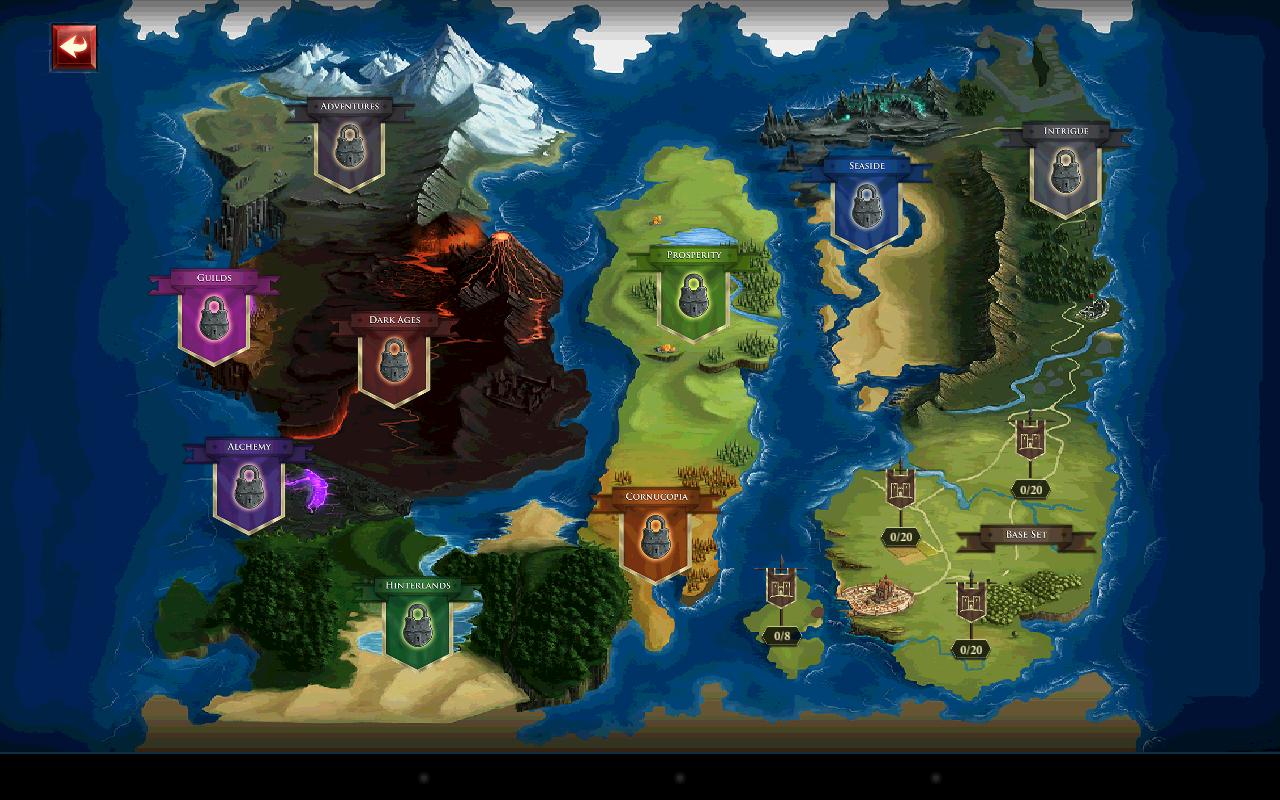This screenshot has height=800, width=1280.
Task: Select the castle flag above the Base Set banner
Action: tap(1031, 440)
